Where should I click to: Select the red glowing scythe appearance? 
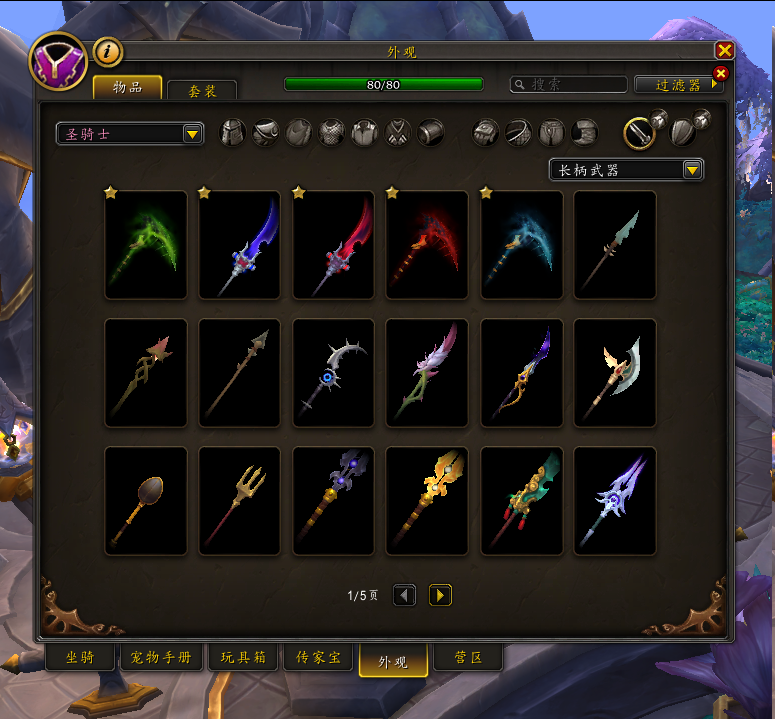427,245
